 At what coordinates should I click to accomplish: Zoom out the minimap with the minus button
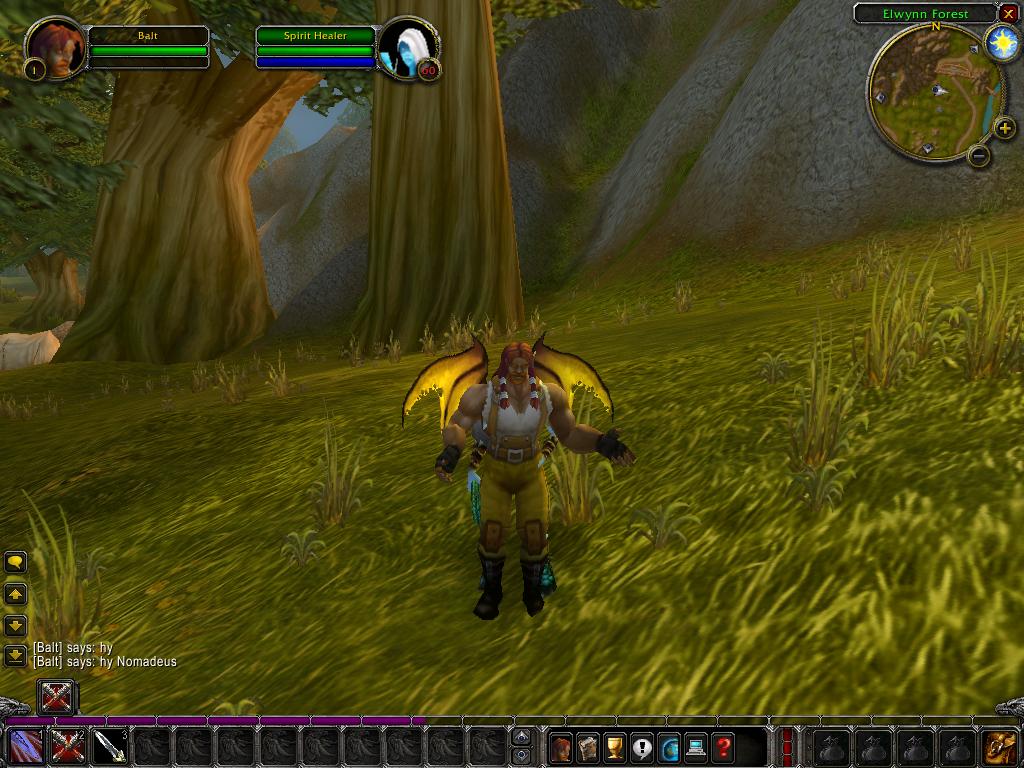pyautogui.click(x=979, y=155)
